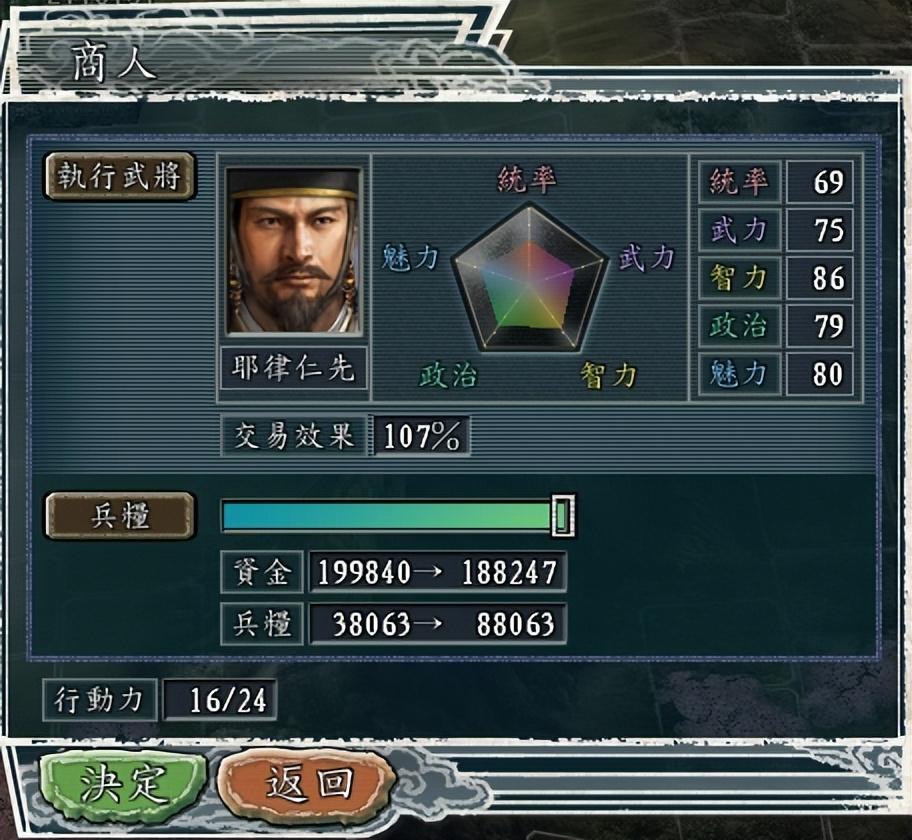
Task: Click the 兵糧 amount slider handle
Action: tap(563, 516)
